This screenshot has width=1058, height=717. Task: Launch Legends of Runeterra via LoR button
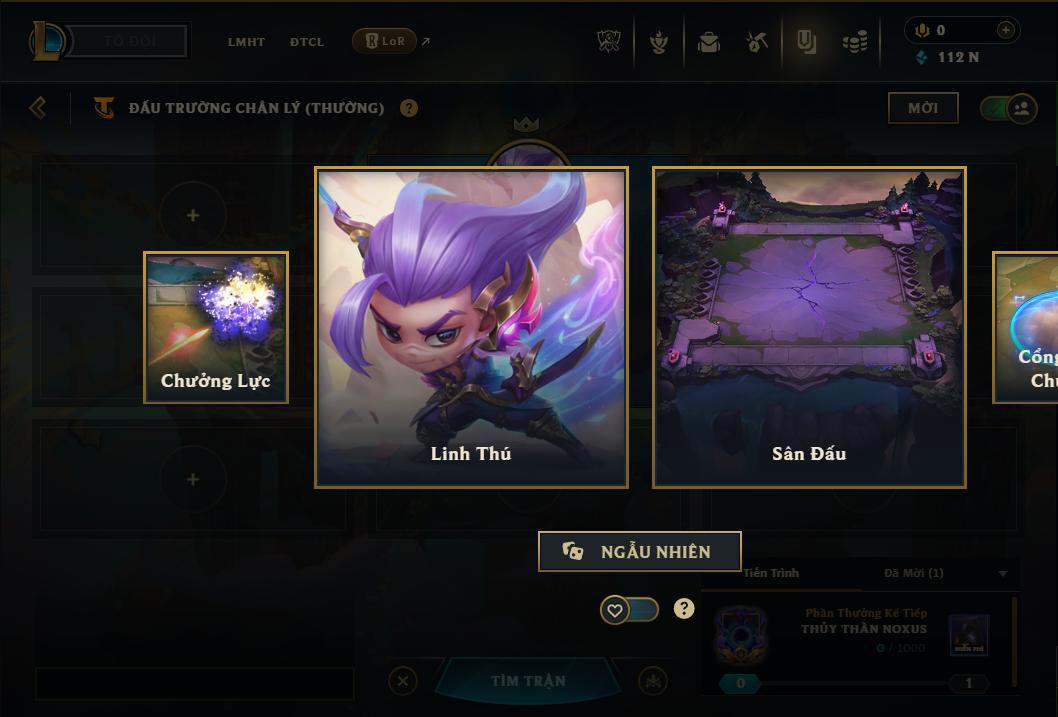(384, 41)
